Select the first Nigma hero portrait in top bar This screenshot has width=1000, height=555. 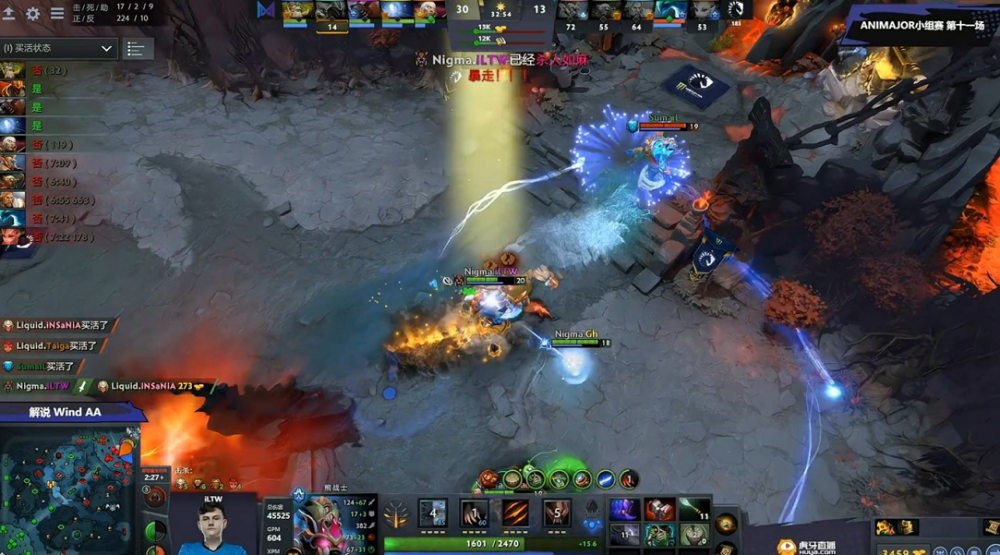[298, 11]
